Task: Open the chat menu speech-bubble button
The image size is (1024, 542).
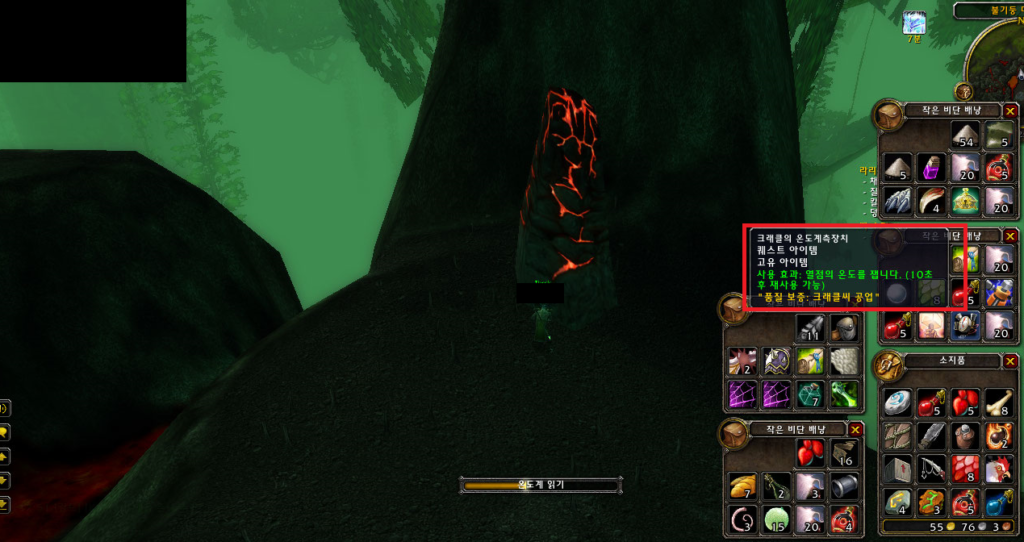Action: tap(5, 432)
